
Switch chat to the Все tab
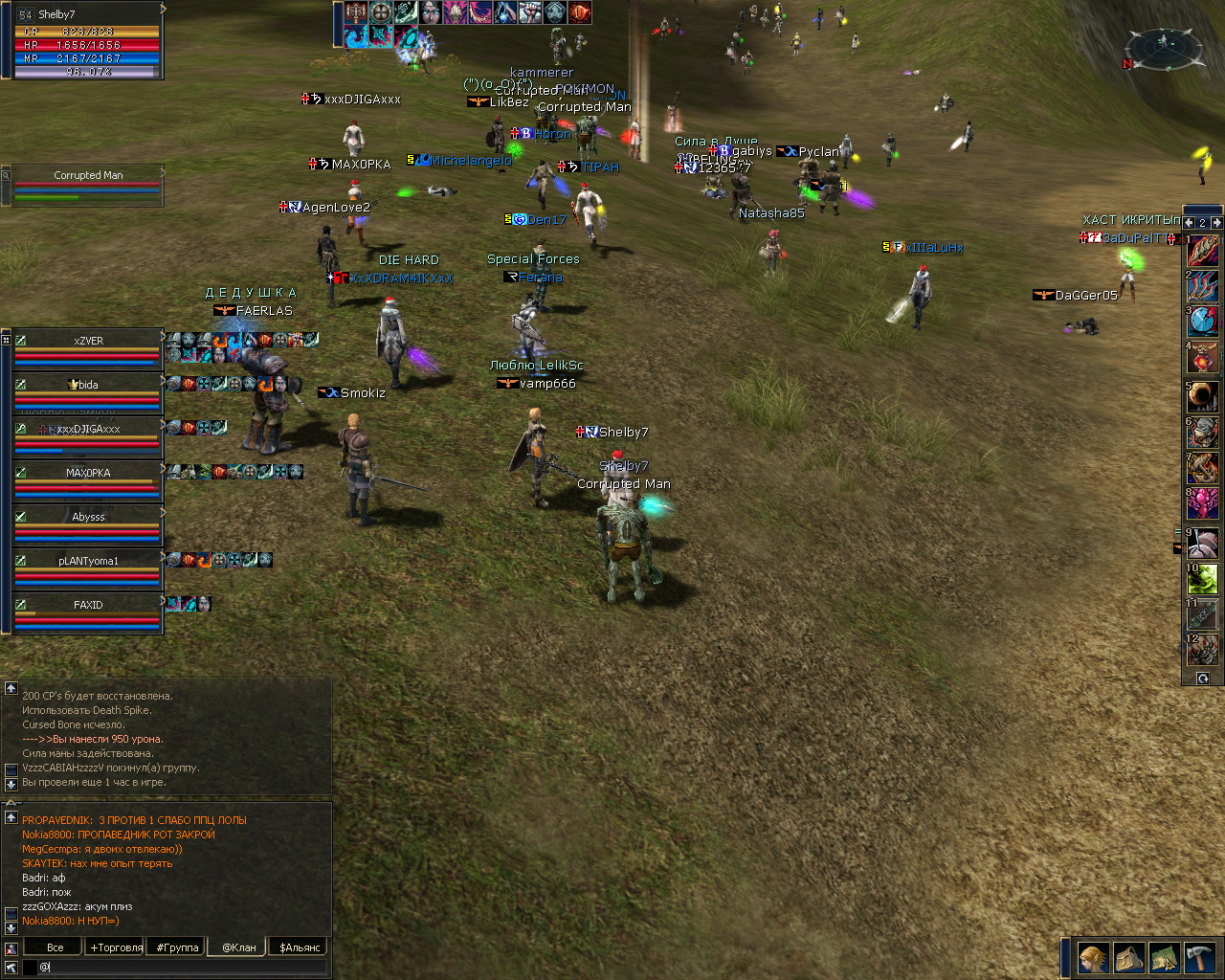(x=55, y=947)
